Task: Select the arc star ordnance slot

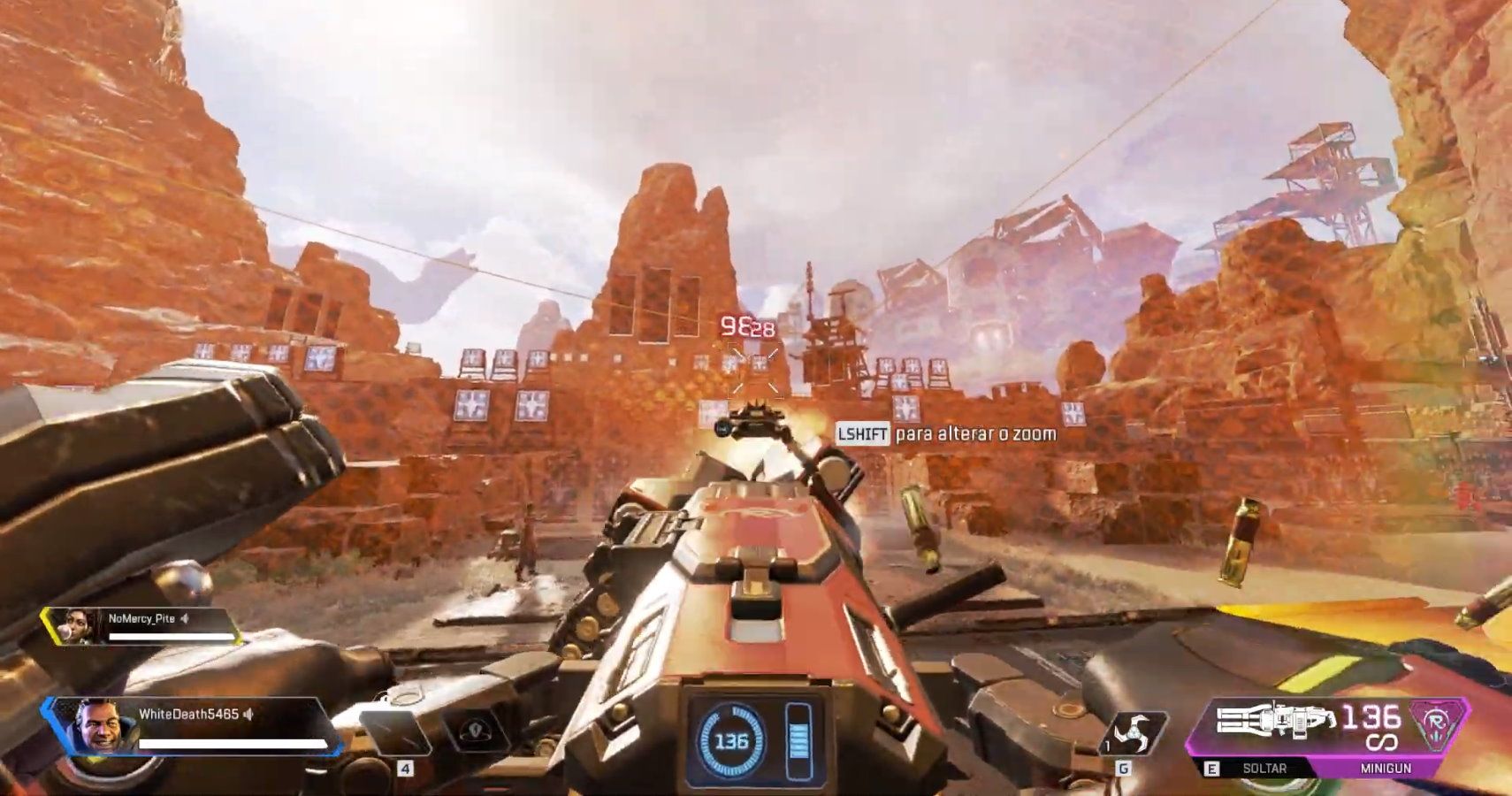Action: [1134, 733]
